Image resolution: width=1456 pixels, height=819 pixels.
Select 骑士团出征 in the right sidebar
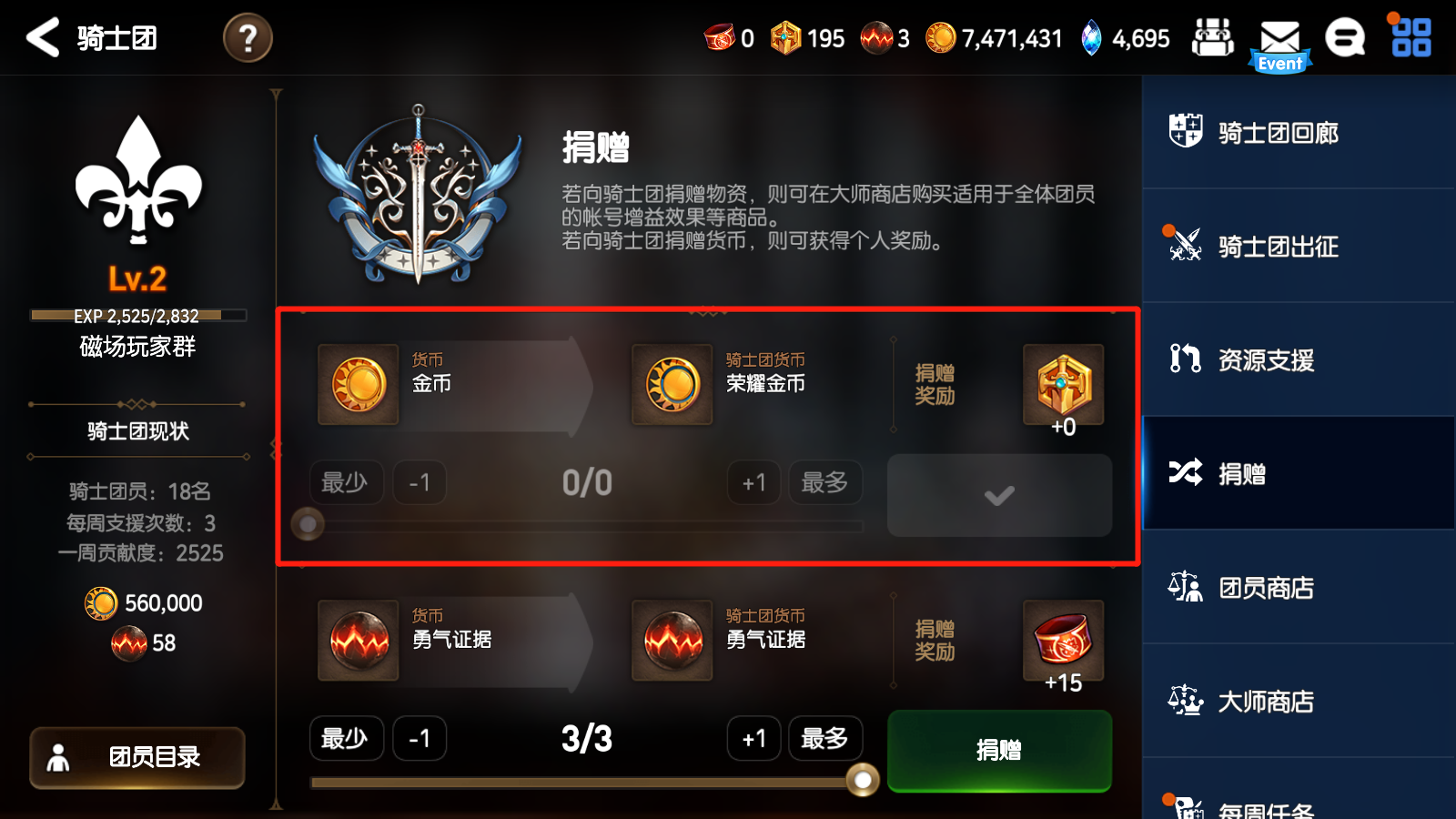1278,247
